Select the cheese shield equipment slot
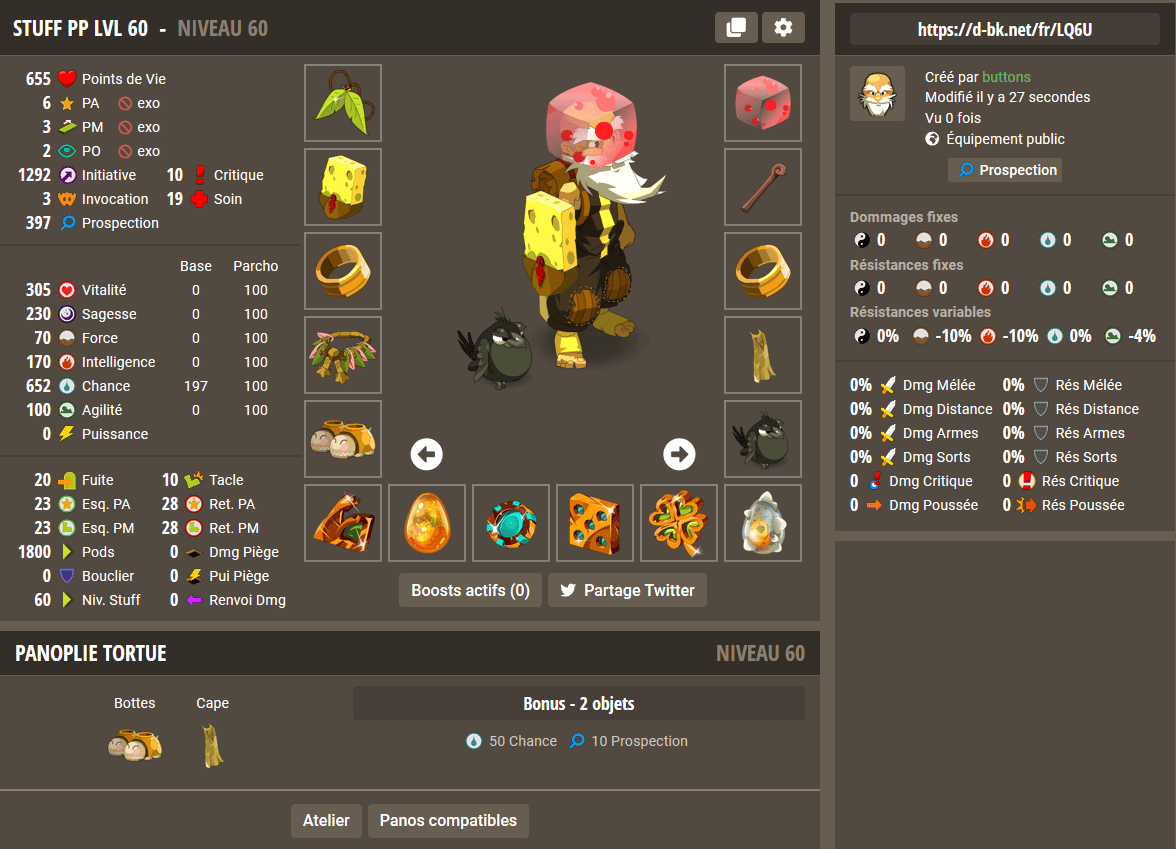This screenshot has width=1176, height=849. 343,187
